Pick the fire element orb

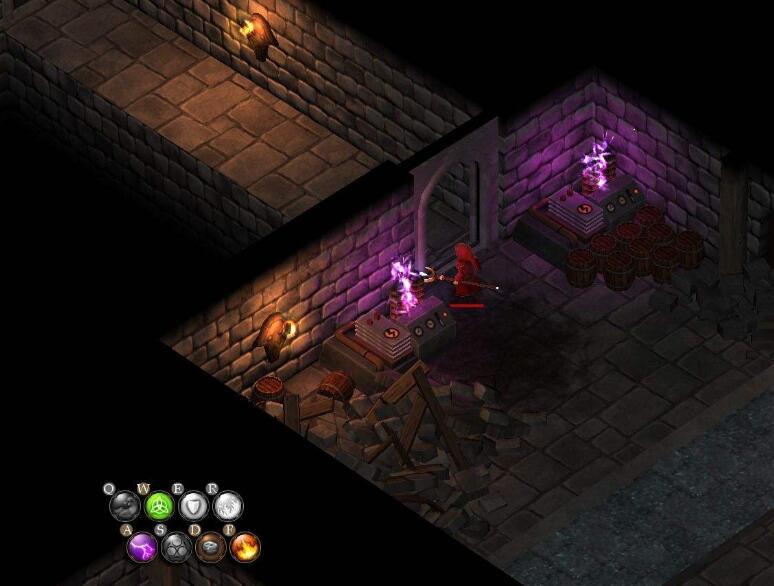pyautogui.click(x=244, y=546)
